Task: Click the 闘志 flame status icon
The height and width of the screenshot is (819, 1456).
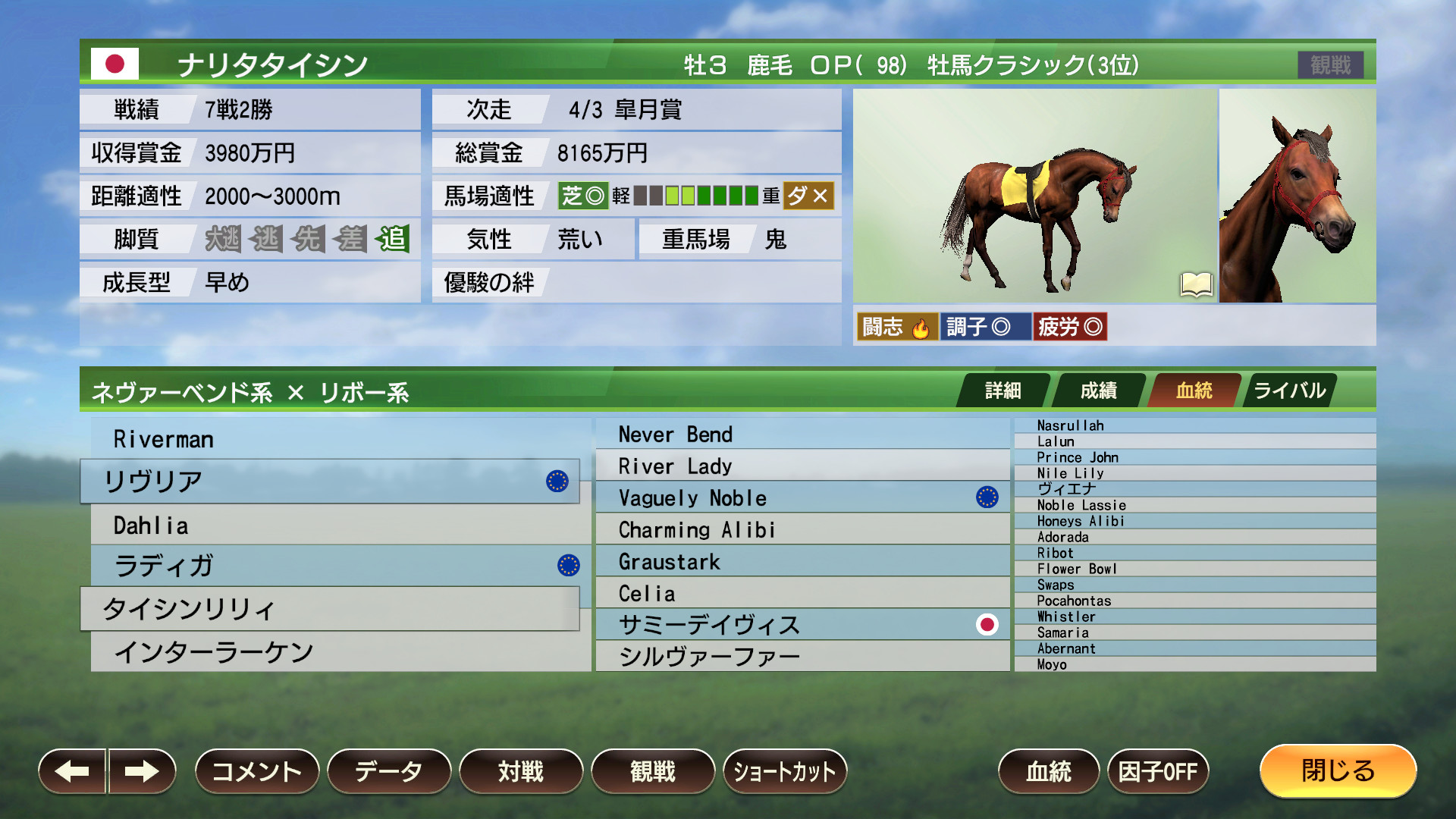Action: (897, 327)
